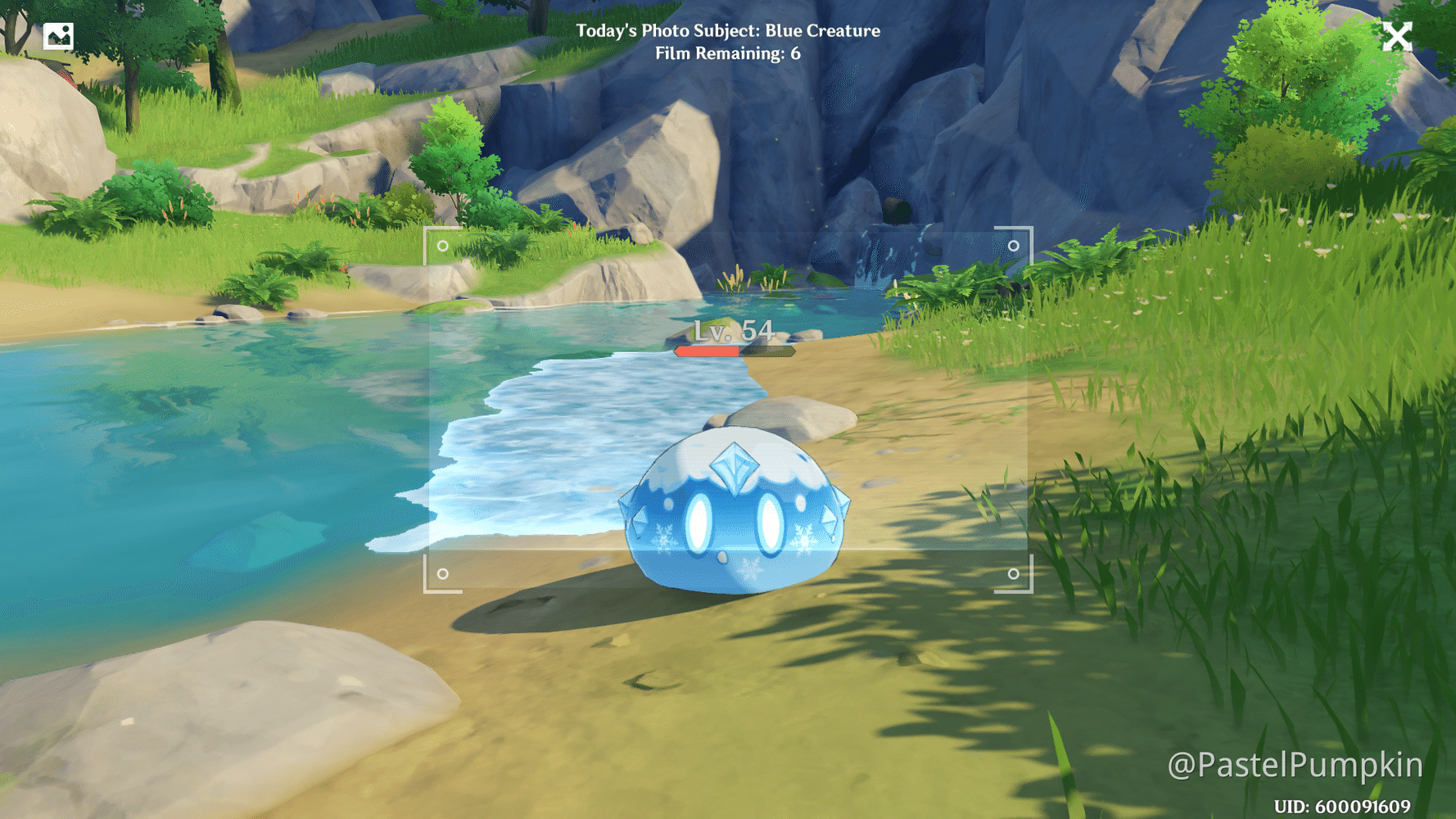The image size is (1456, 819).
Task: Click the dark remaining-health segment of the bar
Action: 768,351
